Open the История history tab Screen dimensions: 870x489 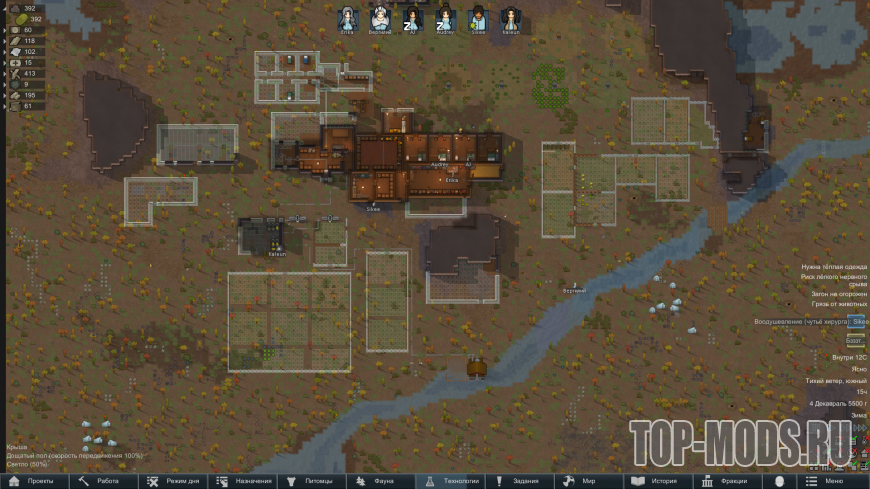[660, 481]
